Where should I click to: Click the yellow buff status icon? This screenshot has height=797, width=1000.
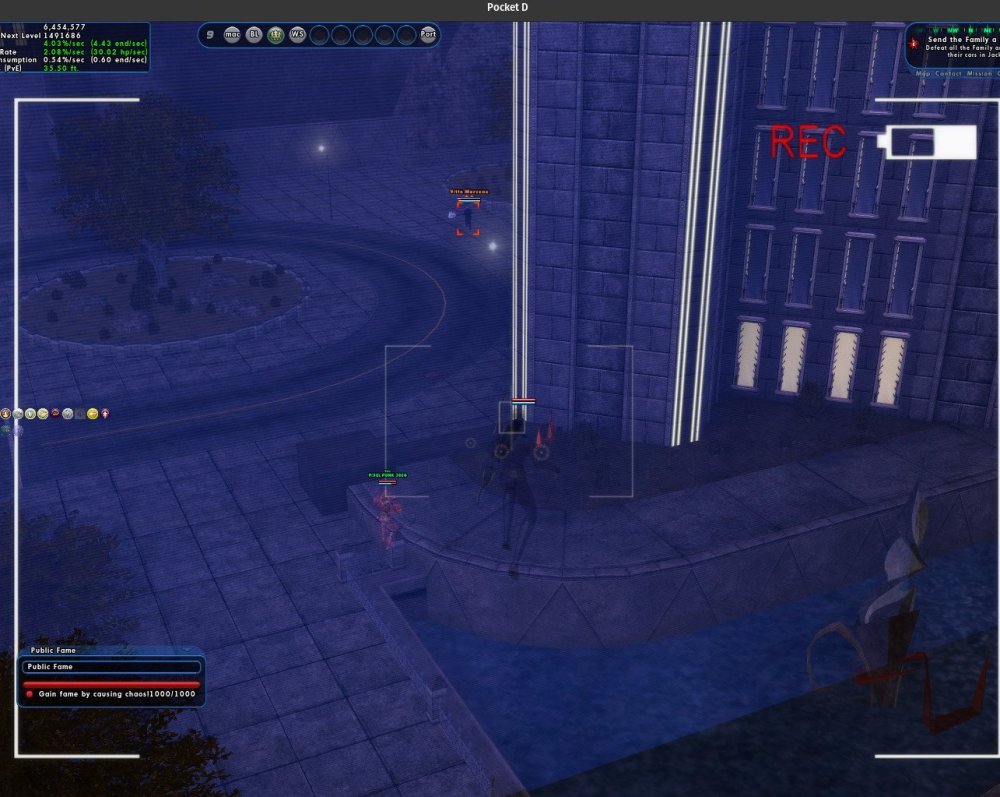pyautogui.click(x=93, y=413)
